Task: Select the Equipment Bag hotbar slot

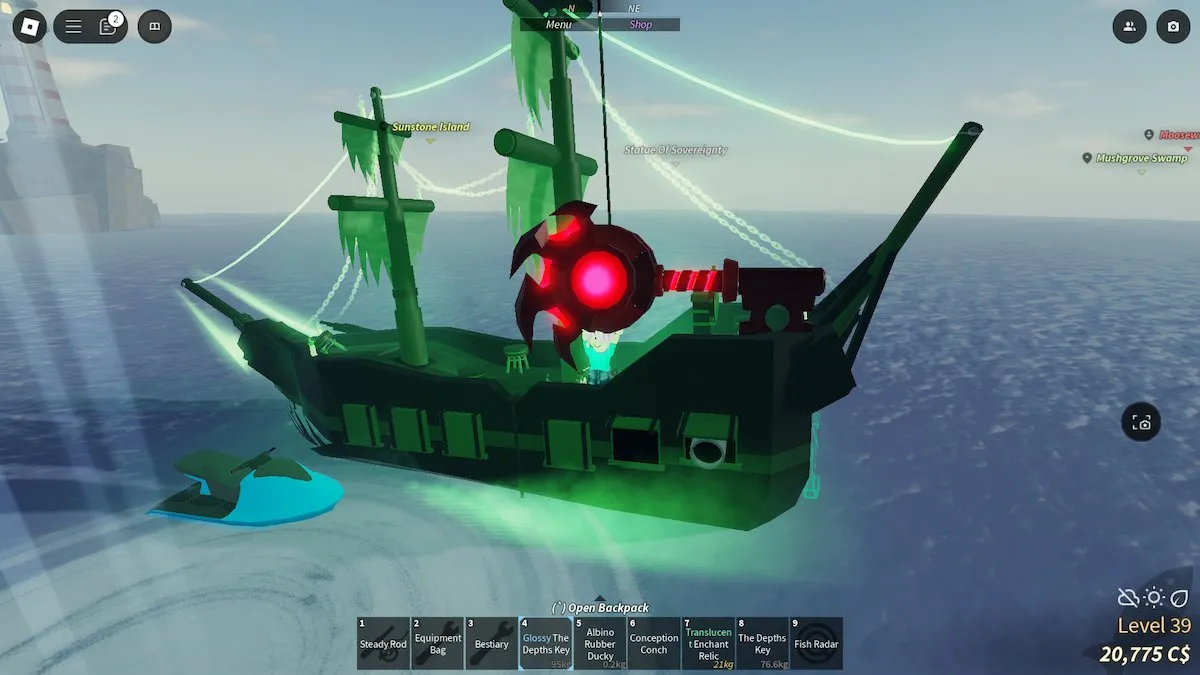Action: (438, 643)
